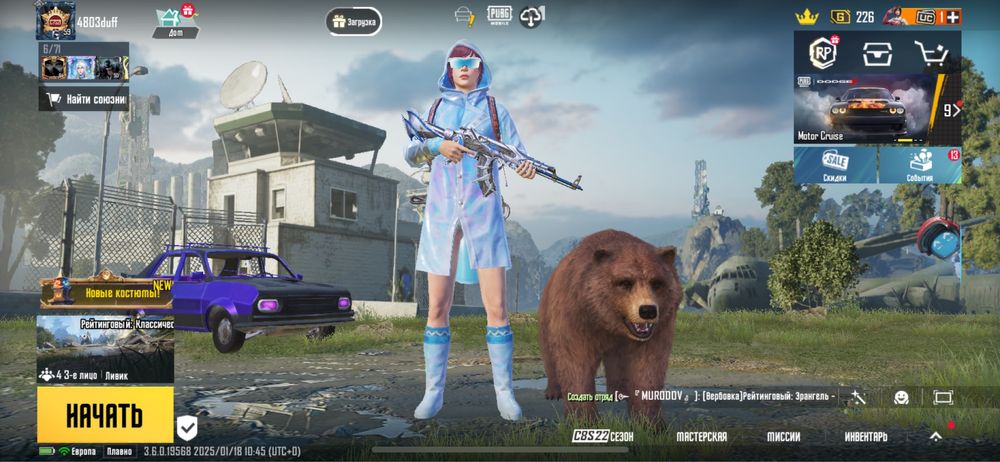Screen dimensions: 1000x462
Task: Open the Royale Pass RP icon
Action: click(822, 53)
